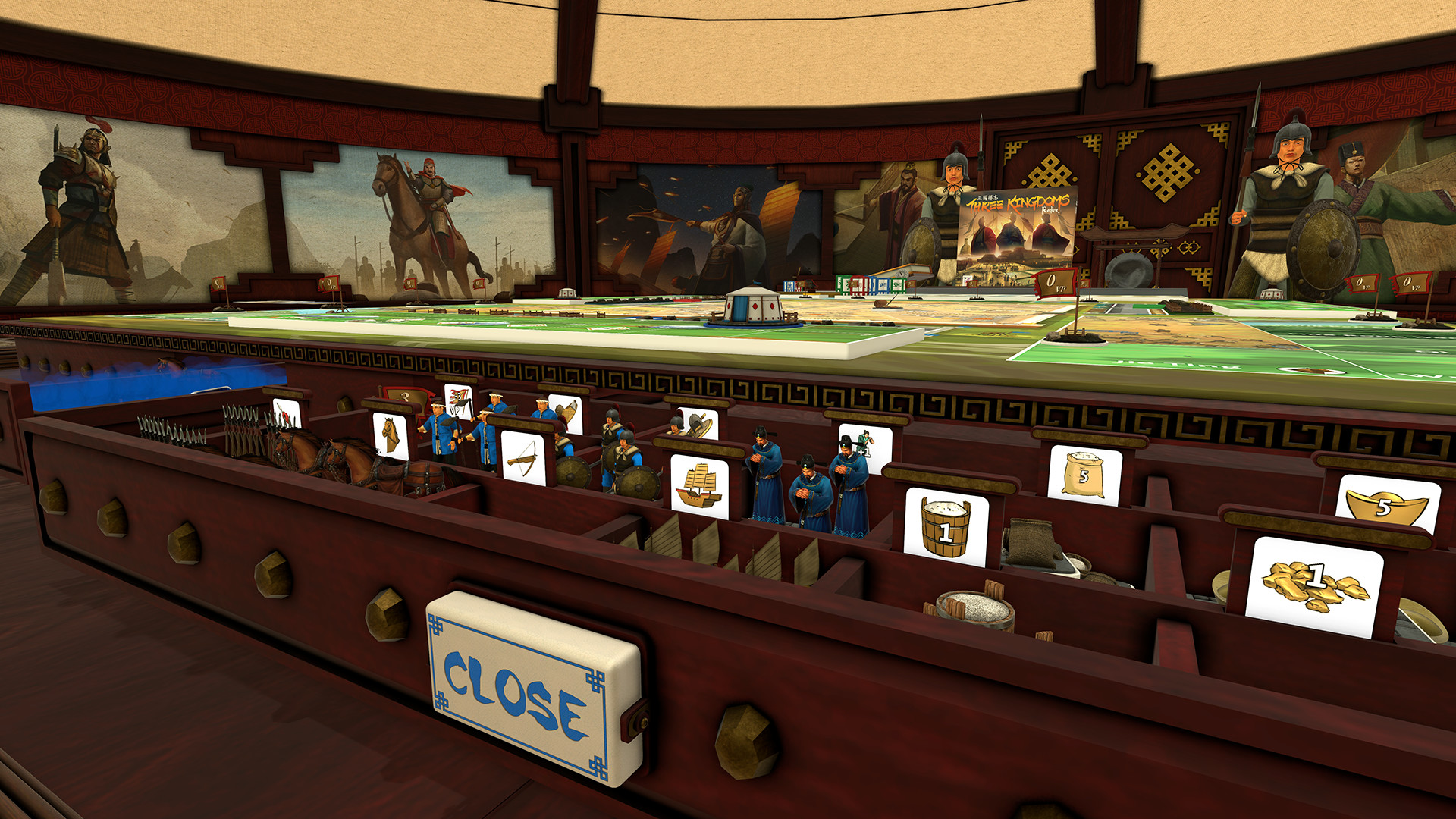Select the grain sack tile showing 5
Viewport: 1456px width, 819px height.
point(1083,473)
